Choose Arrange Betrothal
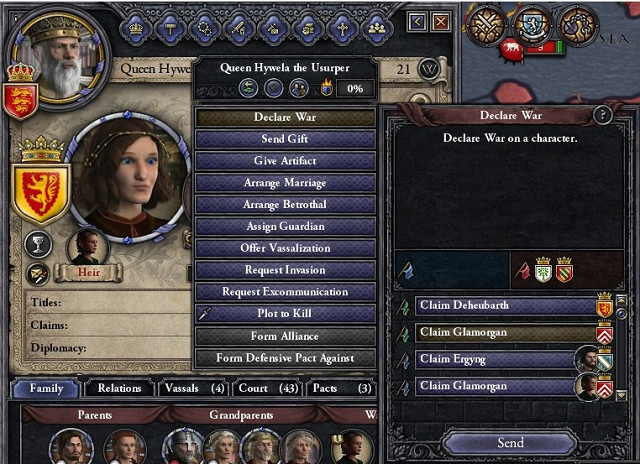Screen dimensions: 640x464 tap(285, 205)
